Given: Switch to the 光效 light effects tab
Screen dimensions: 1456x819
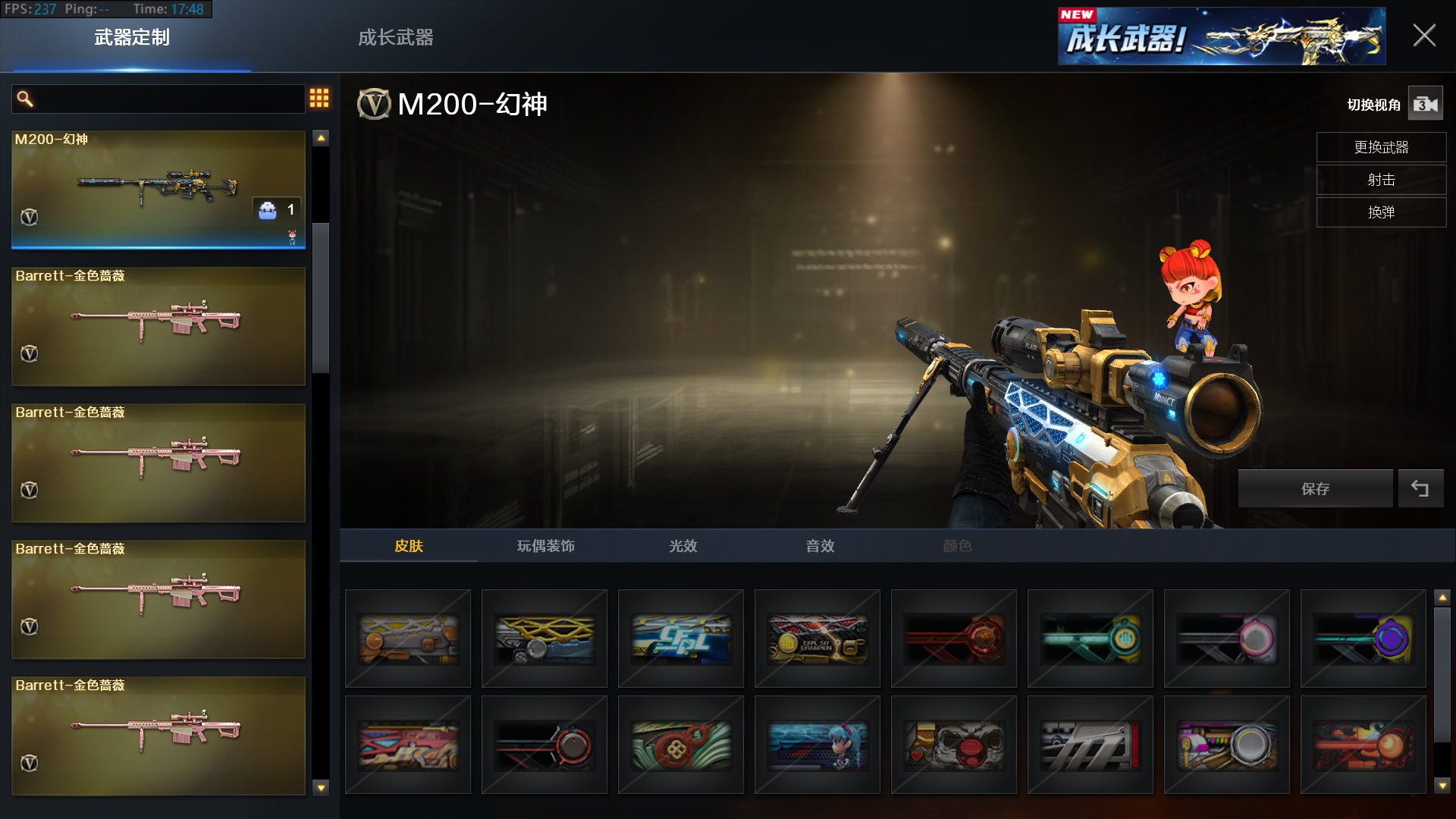Looking at the screenshot, I should click(682, 546).
